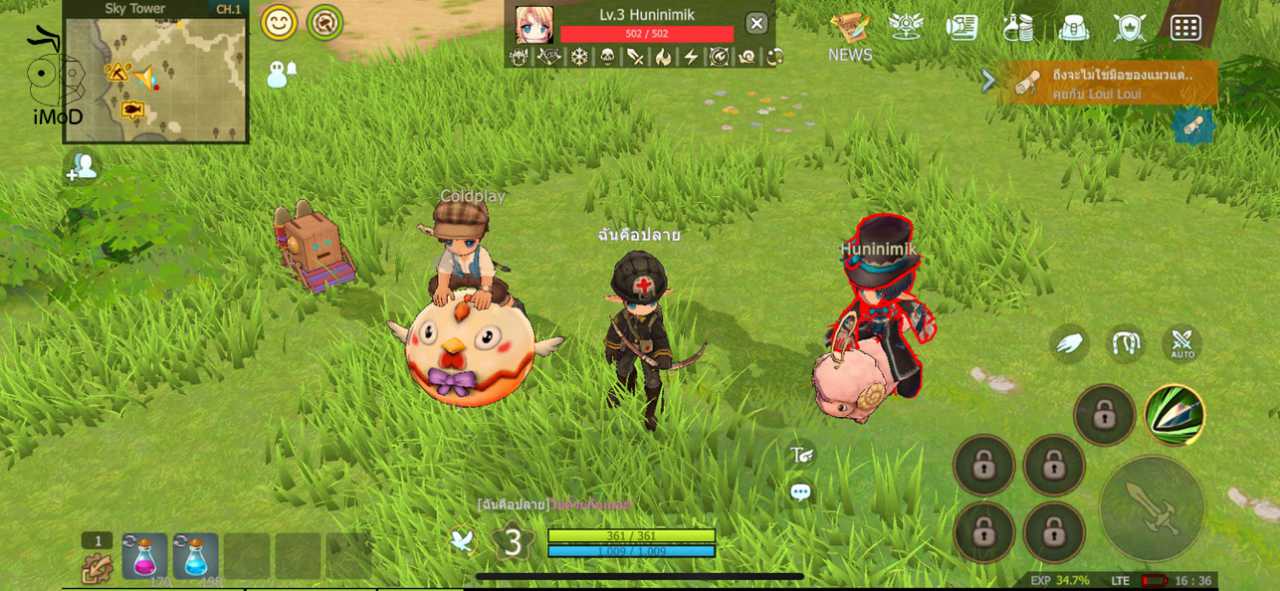
Task: Open the grid main menu
Action: (1185, 27)
